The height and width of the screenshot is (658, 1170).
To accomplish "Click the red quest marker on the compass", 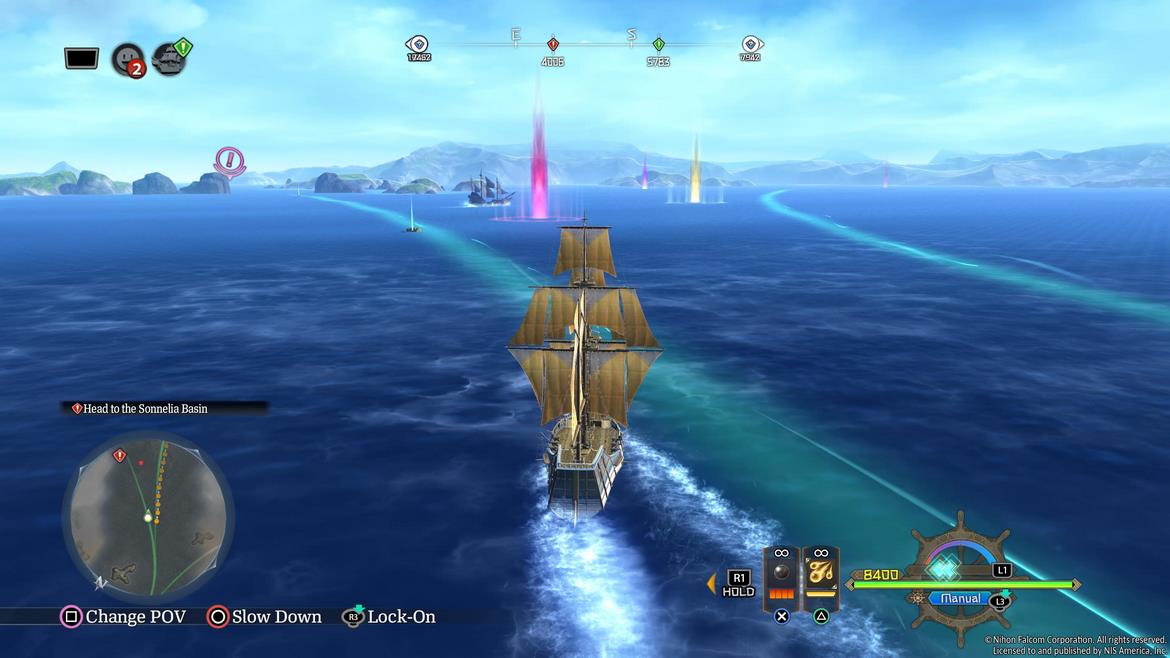I will (552, 45).
